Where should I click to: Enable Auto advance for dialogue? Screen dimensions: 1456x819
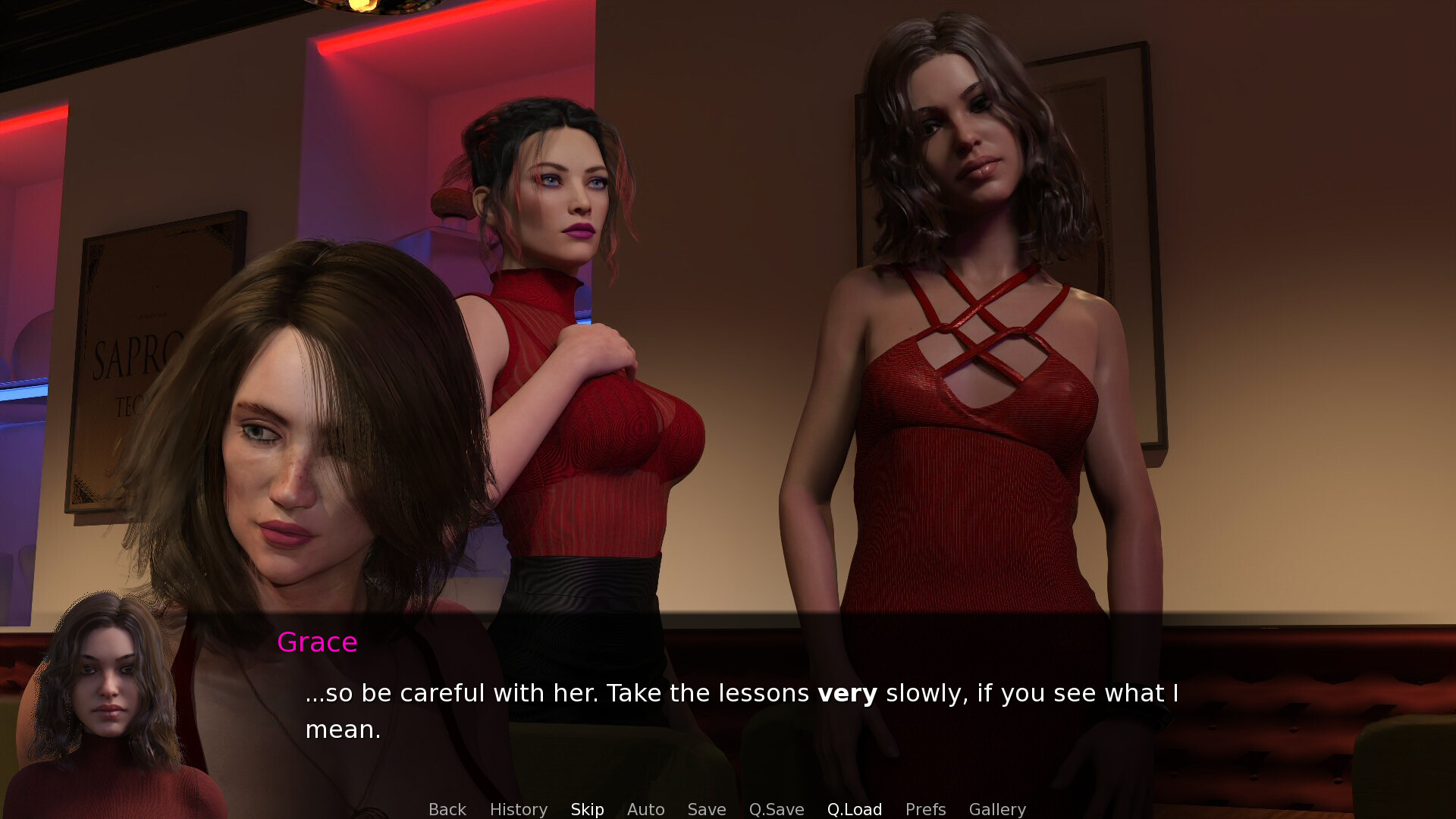[645, 809]
